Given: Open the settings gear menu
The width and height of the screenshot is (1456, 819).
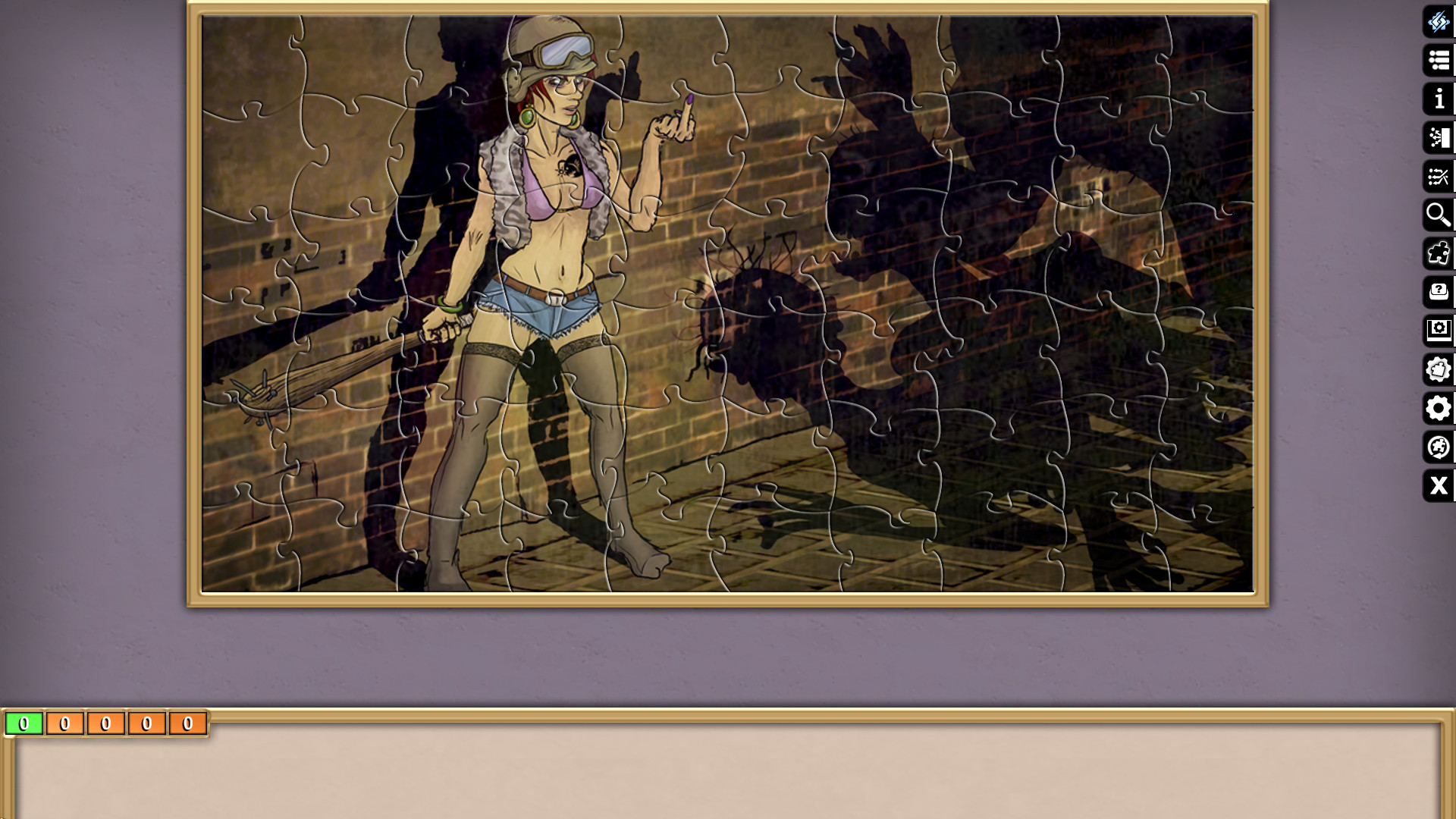Looking at the screenshot, I should click(1439, 409).
